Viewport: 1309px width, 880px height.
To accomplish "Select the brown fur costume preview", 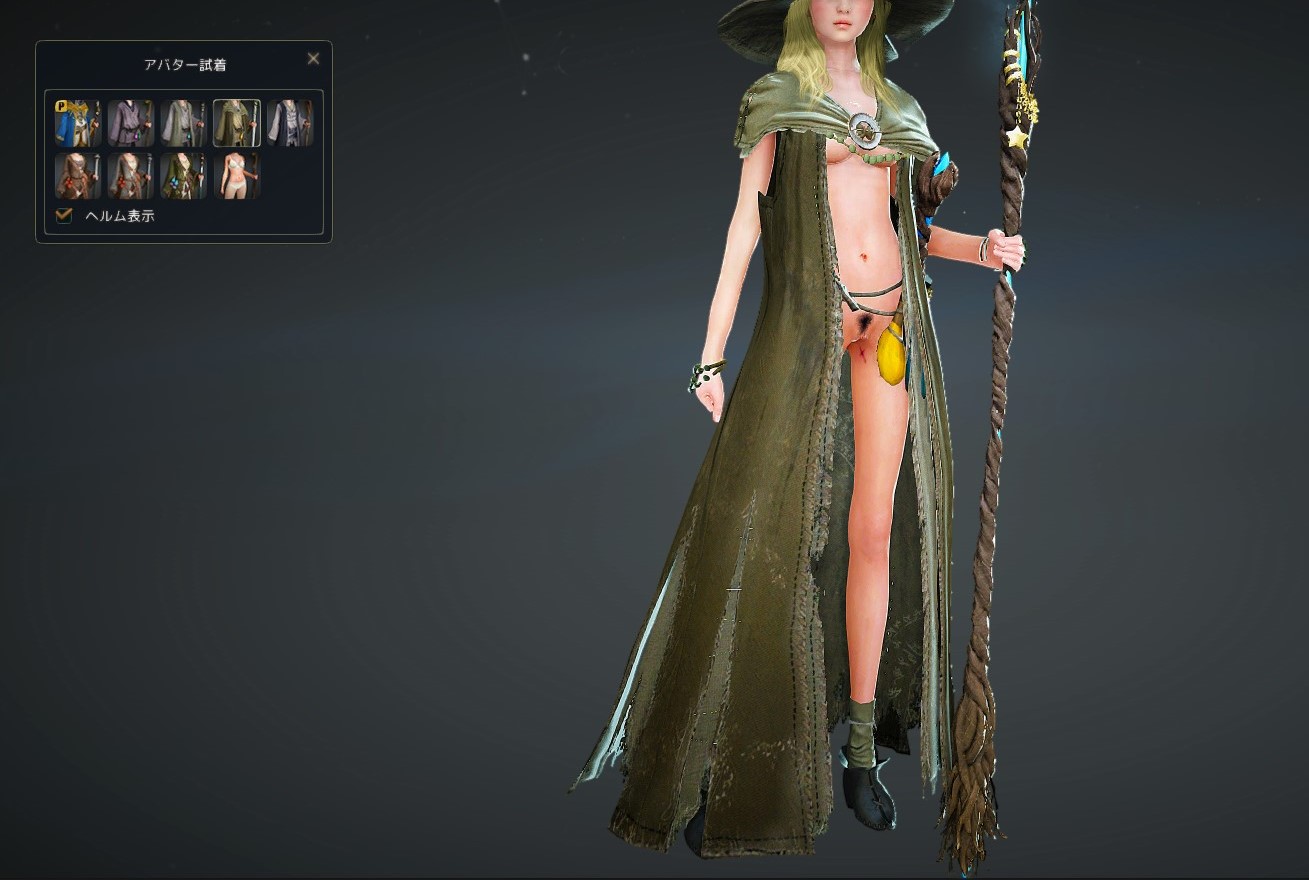I will (78, 175).
